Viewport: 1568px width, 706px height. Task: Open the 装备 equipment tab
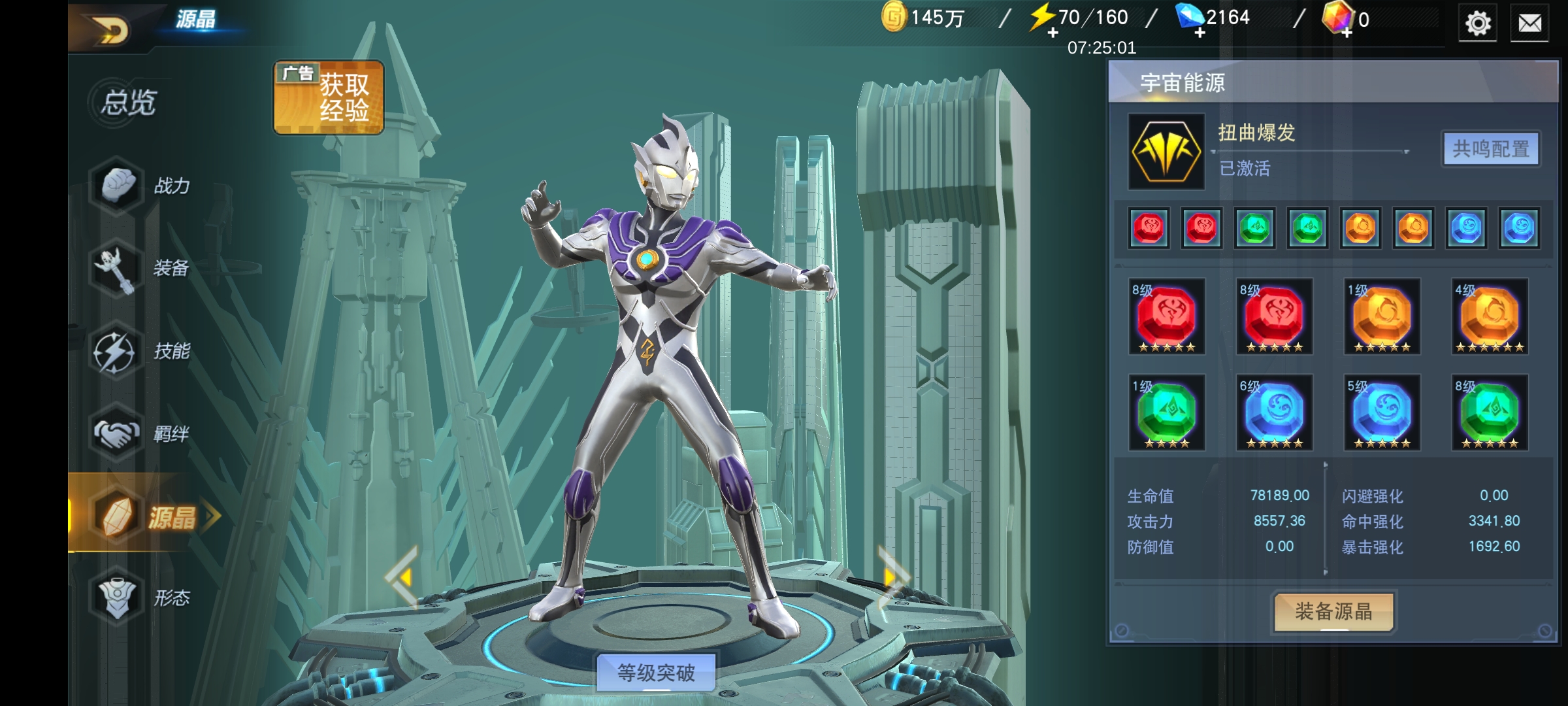[144, 268]
